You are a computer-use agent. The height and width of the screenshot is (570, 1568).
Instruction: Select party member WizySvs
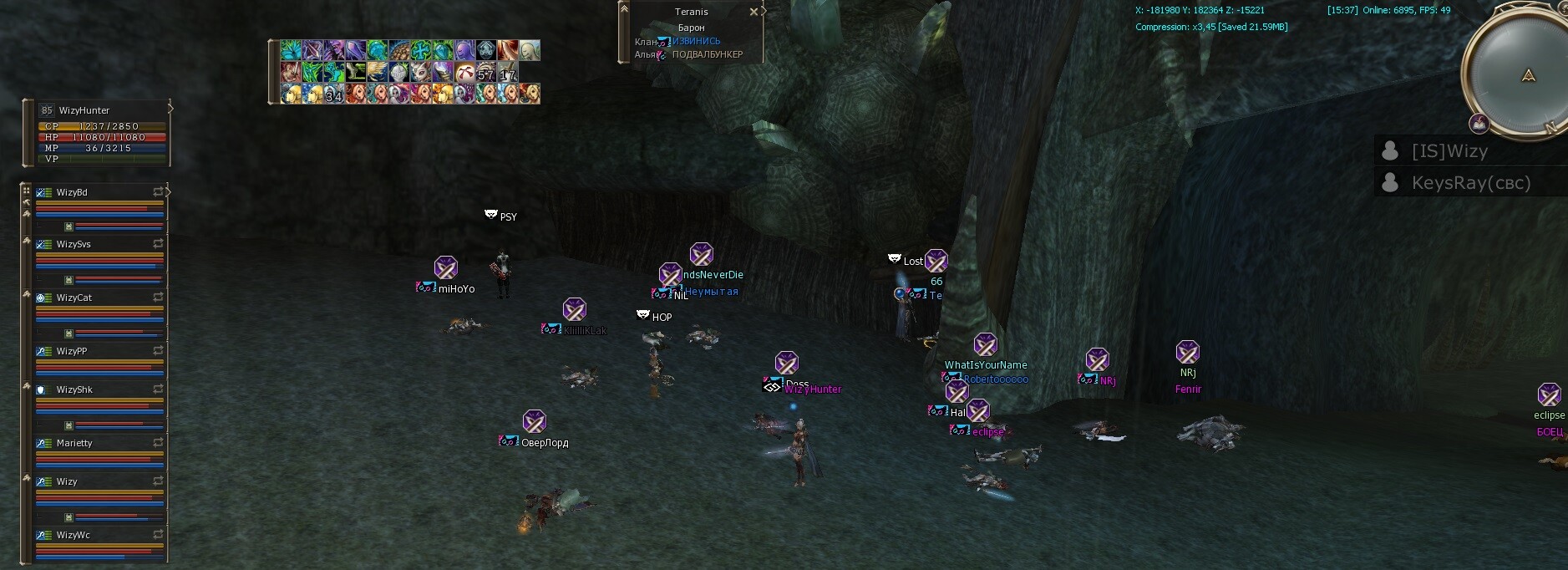(74, 245)
